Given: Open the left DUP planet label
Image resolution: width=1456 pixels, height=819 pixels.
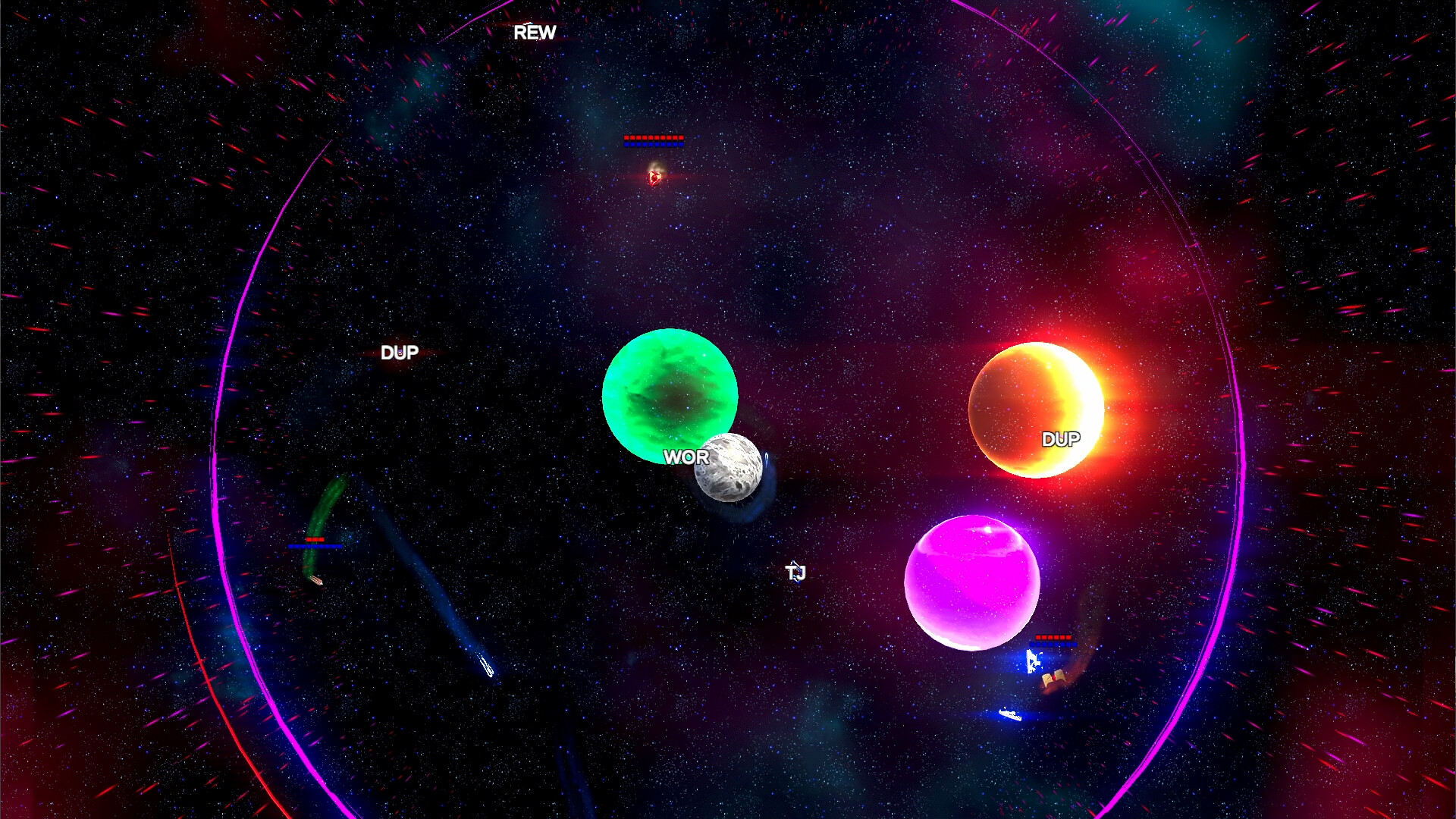Looking at the screenshot, I should coord(400,351).
